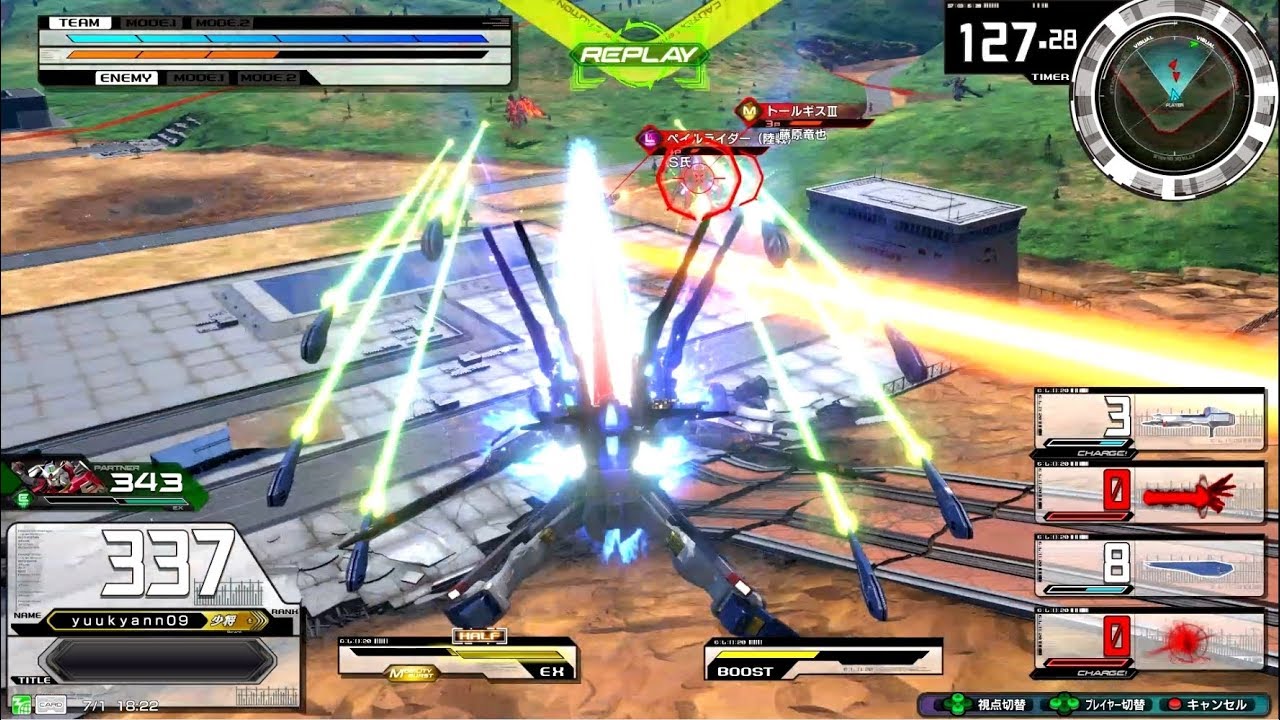Activate the red burst weapon slot
Screen dimensions: 1280x720
click(1150, 638)
